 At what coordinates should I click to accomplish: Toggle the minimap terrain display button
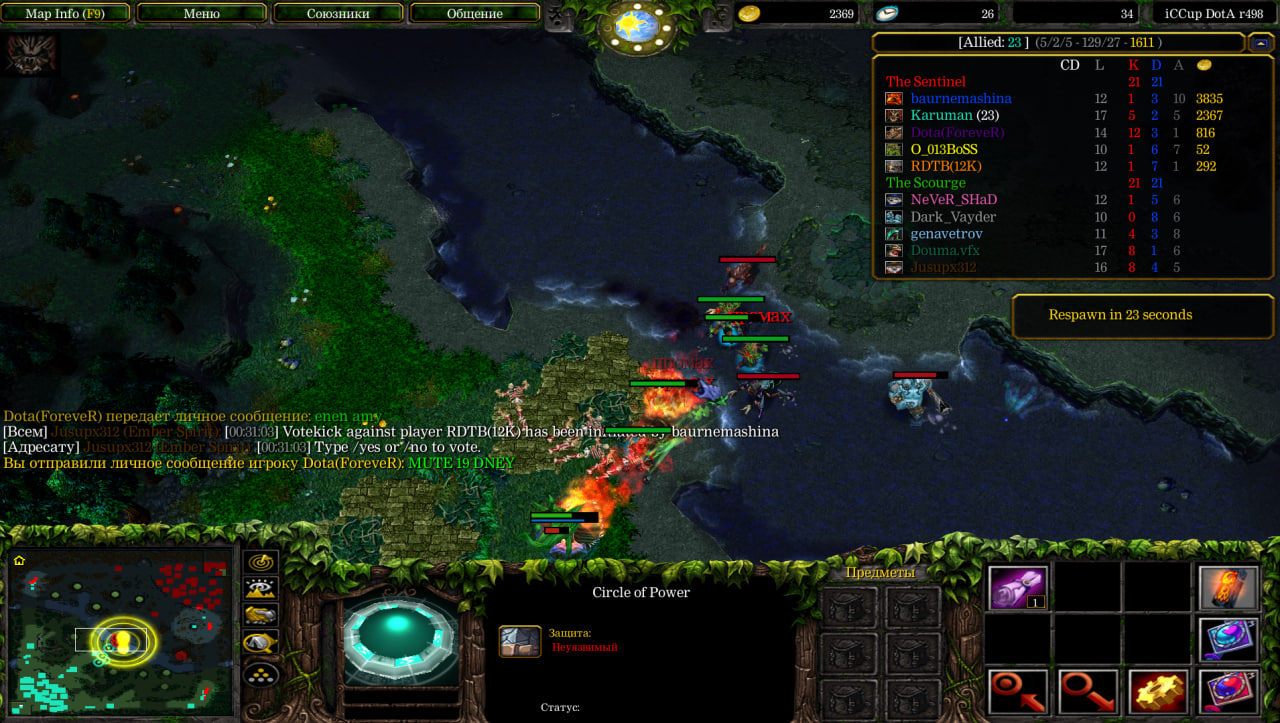(261, 589)
